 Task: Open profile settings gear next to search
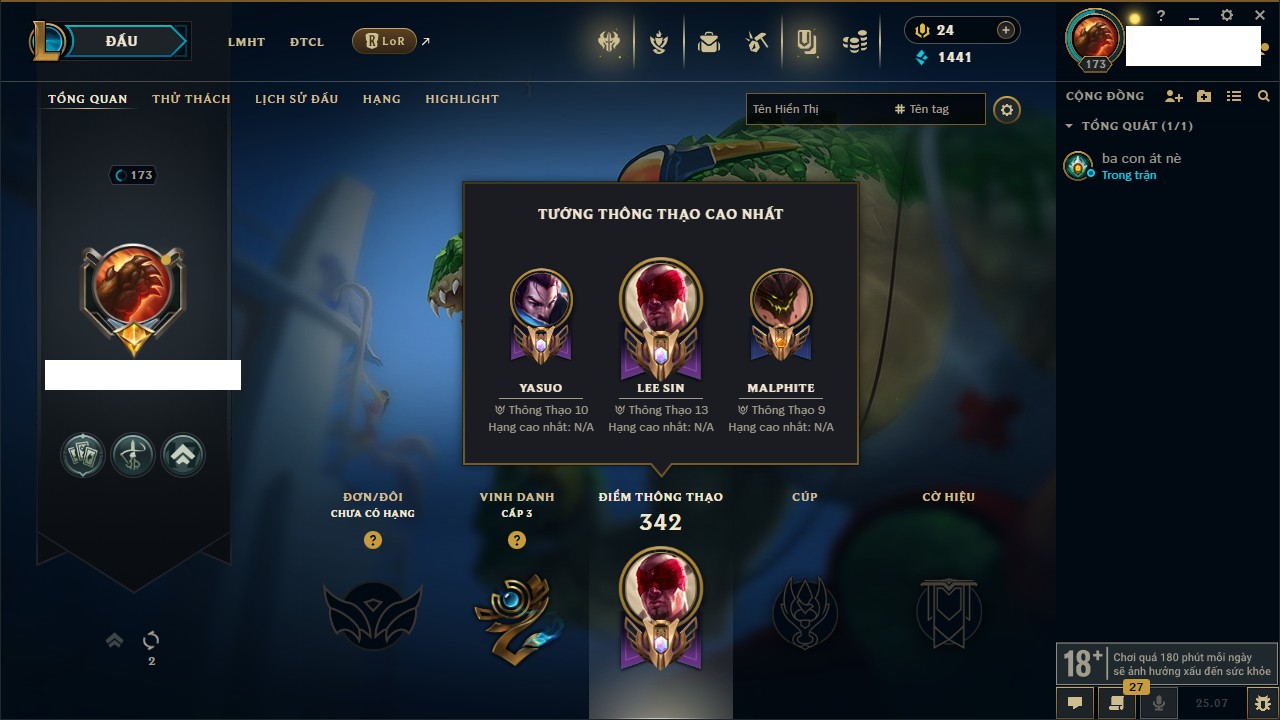1007,110
